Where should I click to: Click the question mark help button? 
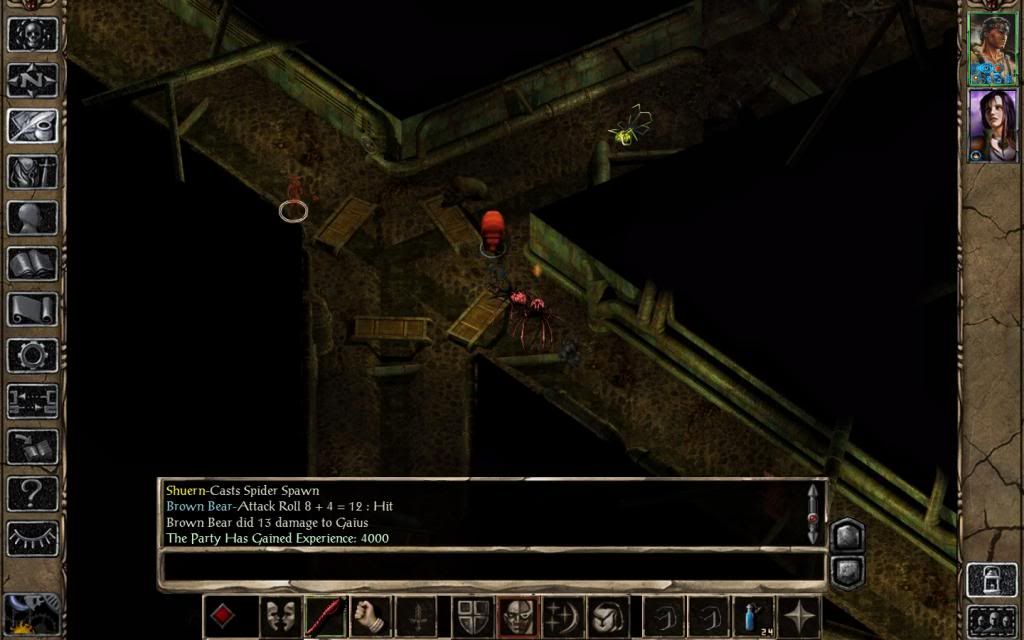[x=32, y=492]
